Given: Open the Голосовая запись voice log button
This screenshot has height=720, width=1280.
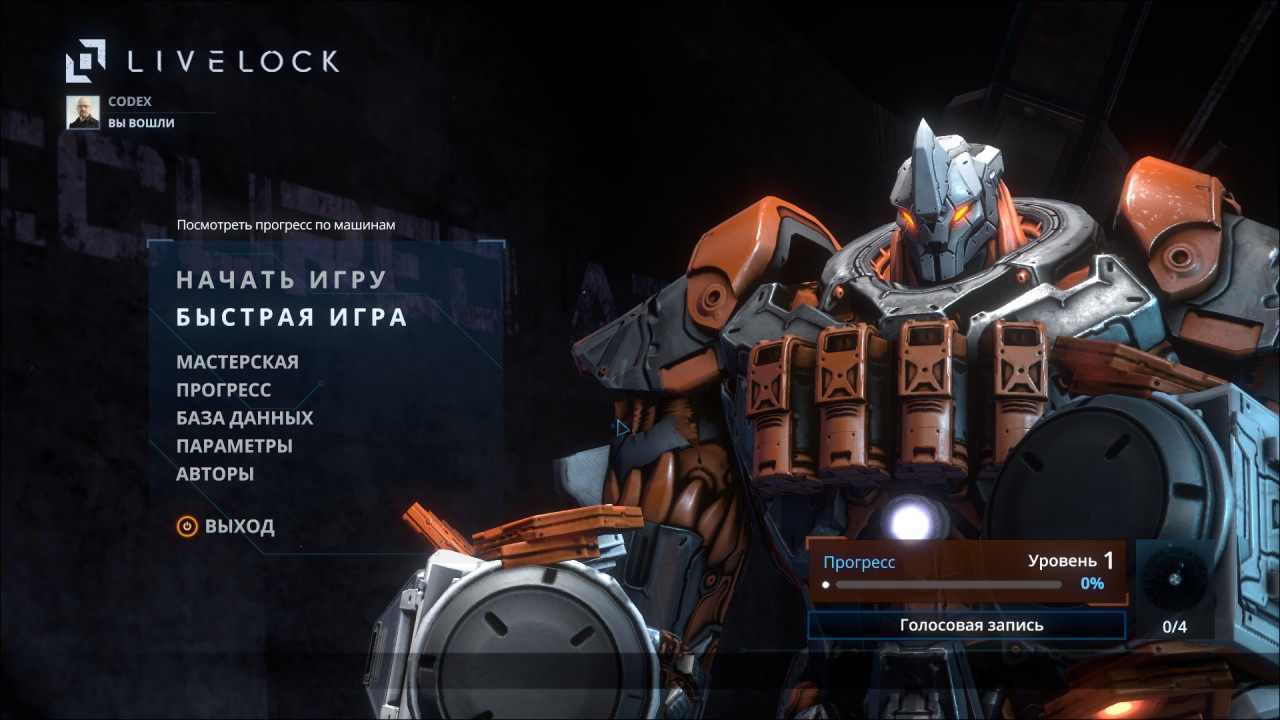Looking at the screenshot, I should point(966,625).
